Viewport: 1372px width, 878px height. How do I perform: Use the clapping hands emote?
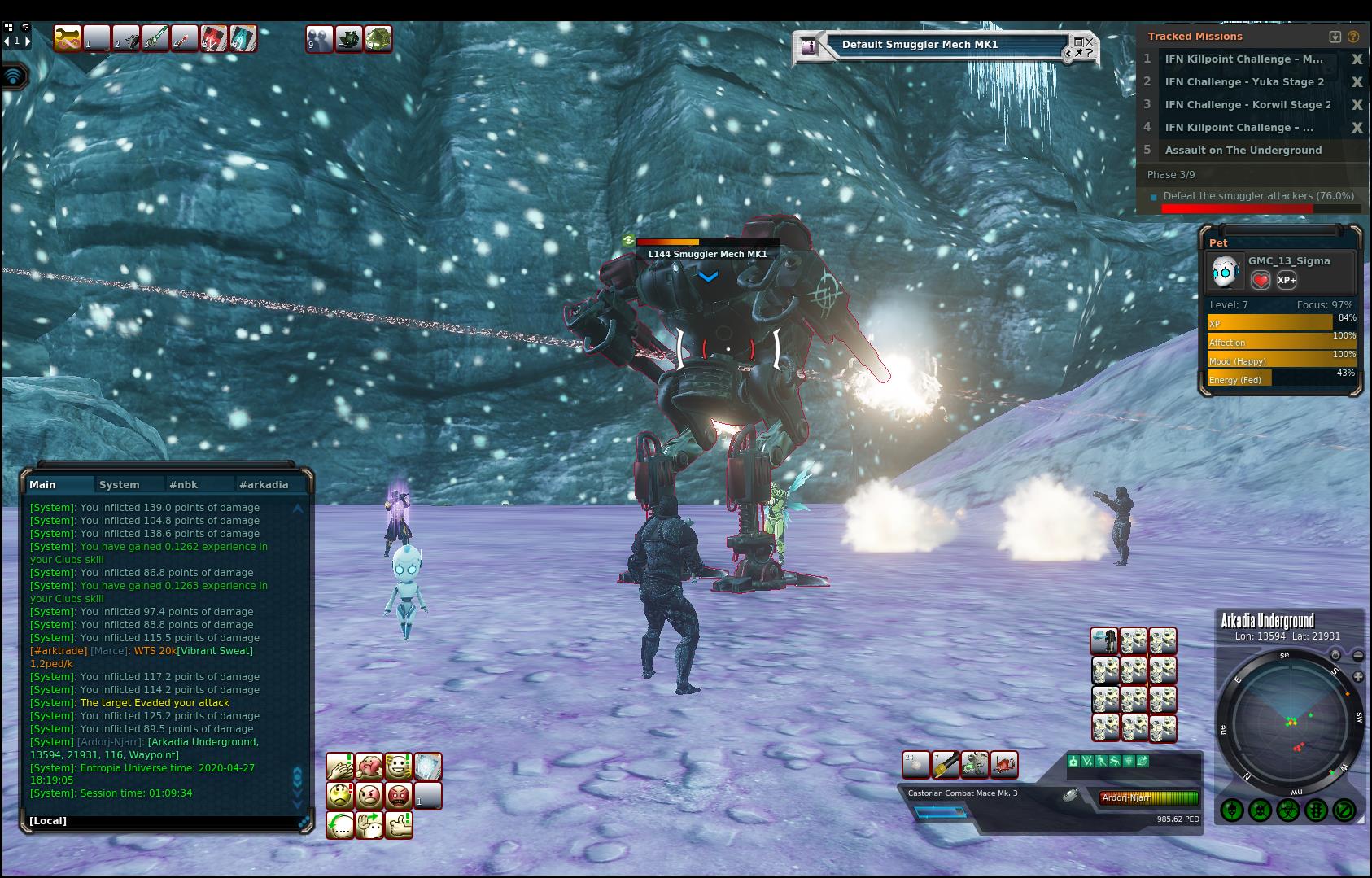[x=339, y=767]
